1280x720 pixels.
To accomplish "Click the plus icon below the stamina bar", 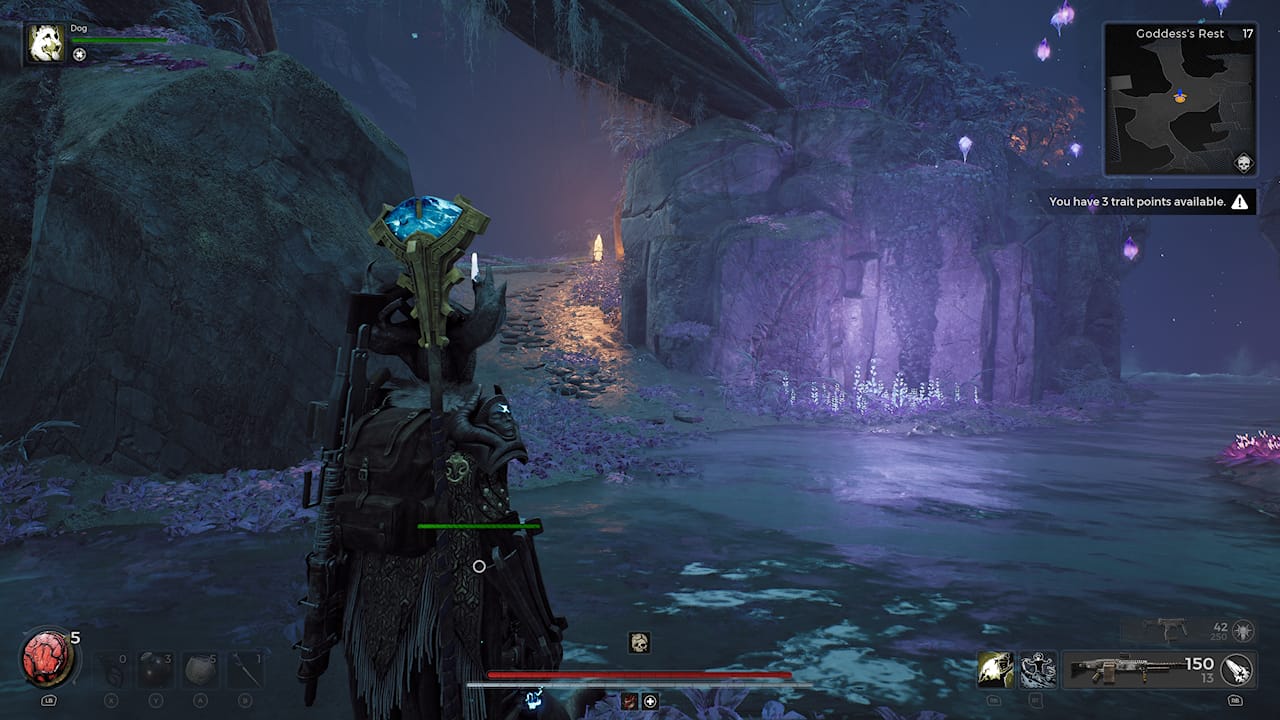I will (x=650, y=701).
